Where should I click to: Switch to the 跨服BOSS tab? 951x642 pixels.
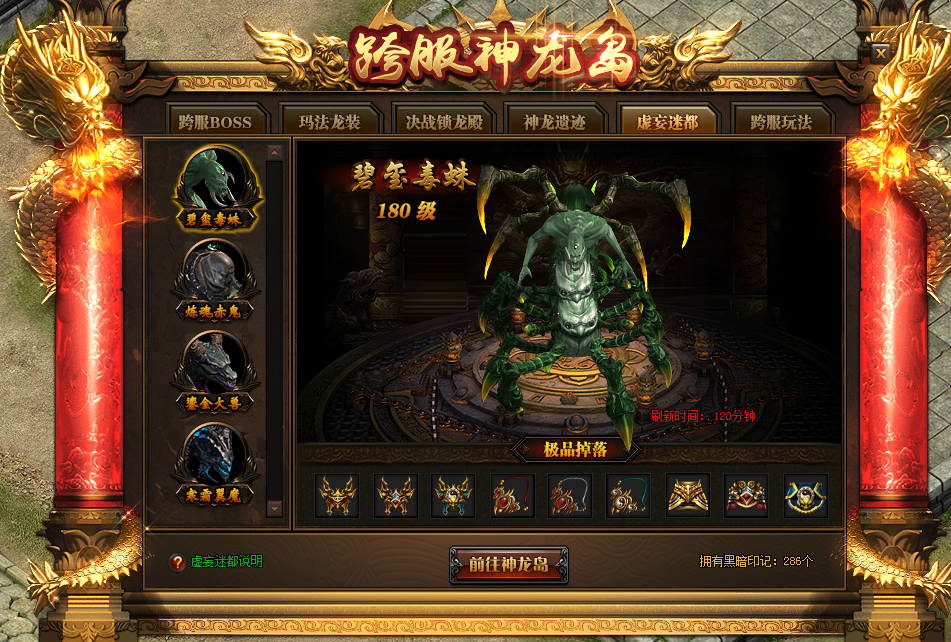(215, 122)
